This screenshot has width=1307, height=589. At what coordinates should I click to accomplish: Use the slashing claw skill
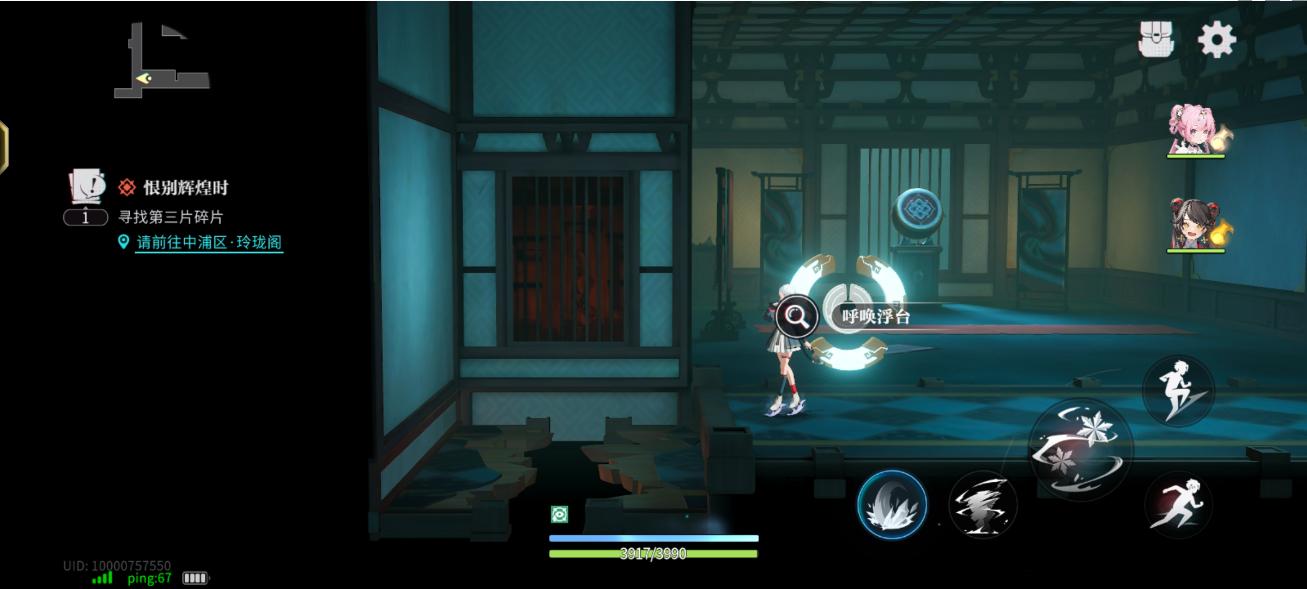(x=983, y=505)
